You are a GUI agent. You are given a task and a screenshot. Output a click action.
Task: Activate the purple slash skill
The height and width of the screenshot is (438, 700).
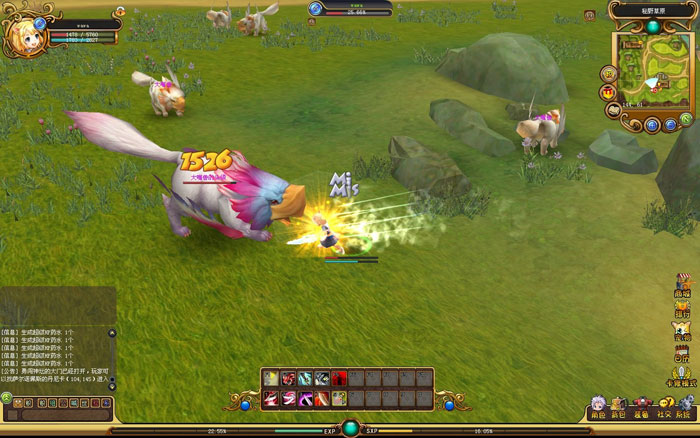[305, 399]
